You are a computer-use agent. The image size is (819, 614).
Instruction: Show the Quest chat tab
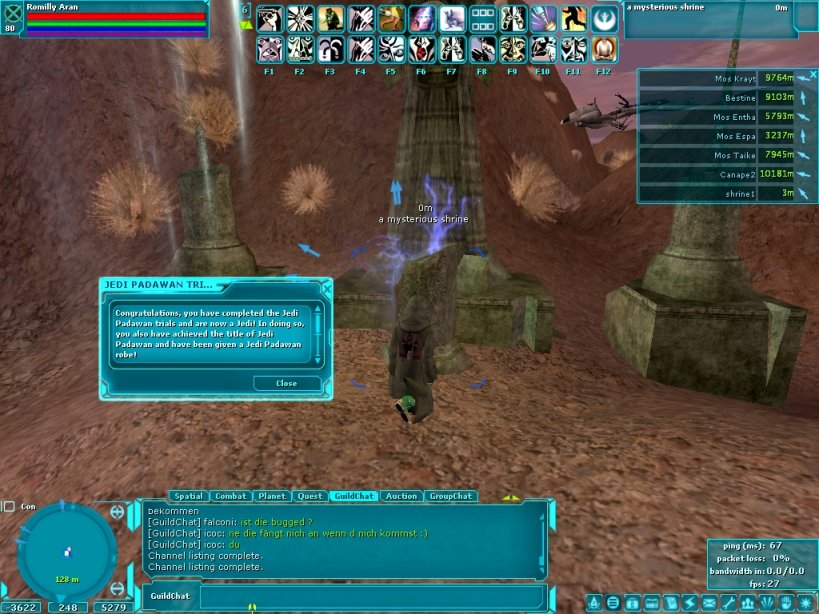[310, 496]
